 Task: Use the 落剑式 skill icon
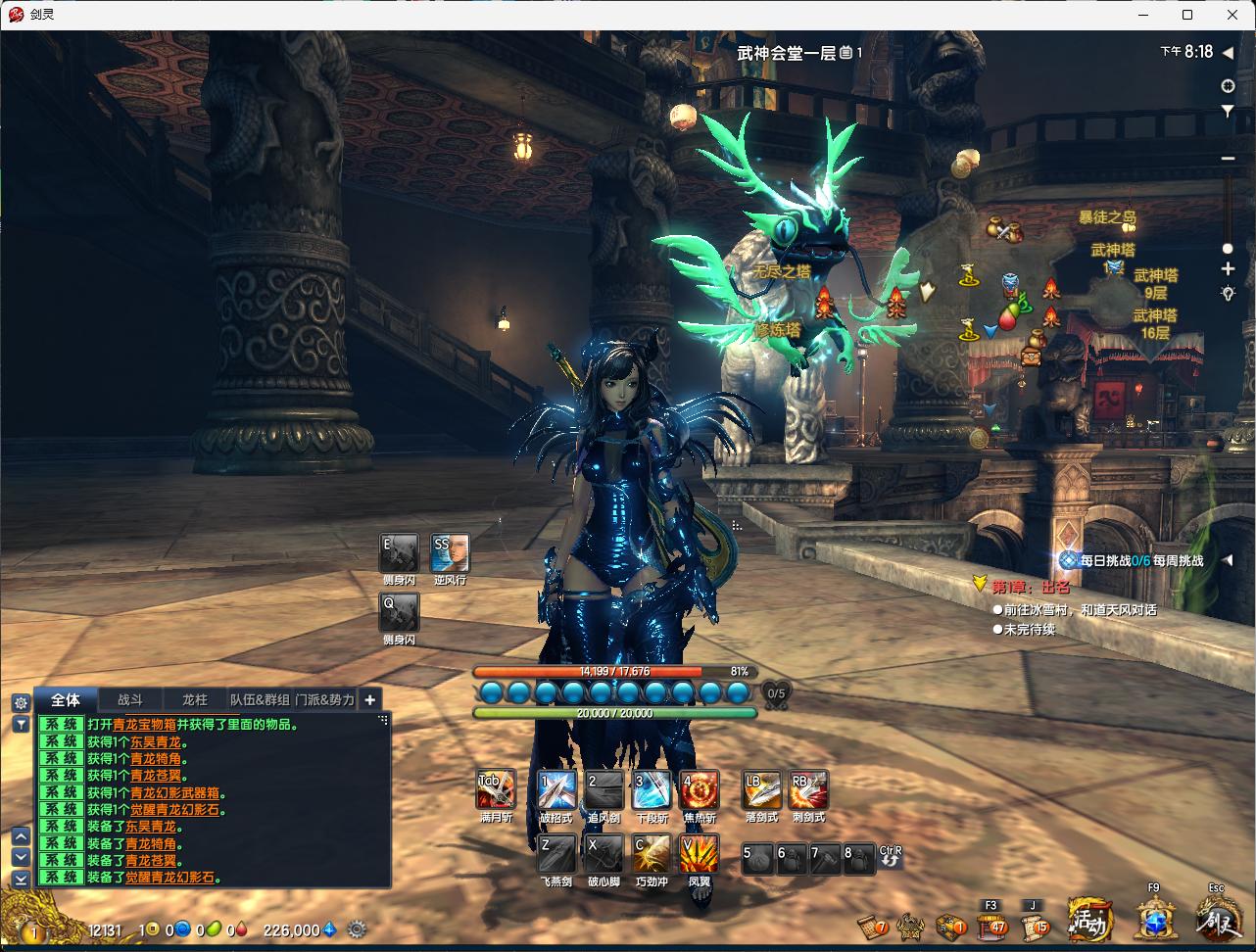click(761, 789)
